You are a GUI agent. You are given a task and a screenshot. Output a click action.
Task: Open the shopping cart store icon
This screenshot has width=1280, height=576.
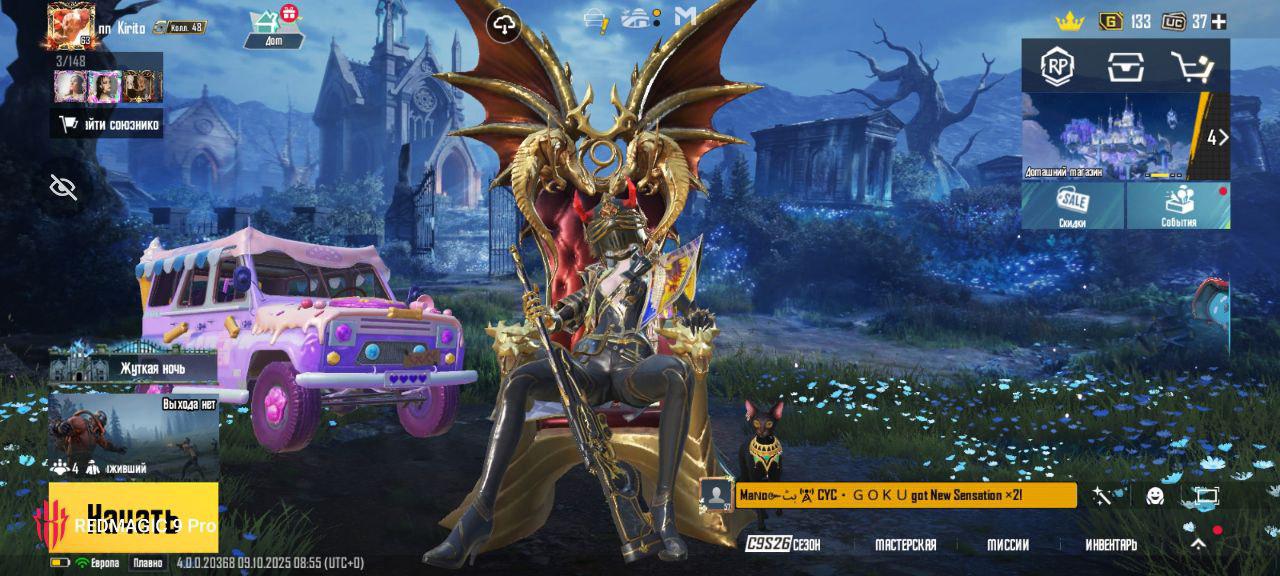pyautogui.click(x=1192, y=67)
